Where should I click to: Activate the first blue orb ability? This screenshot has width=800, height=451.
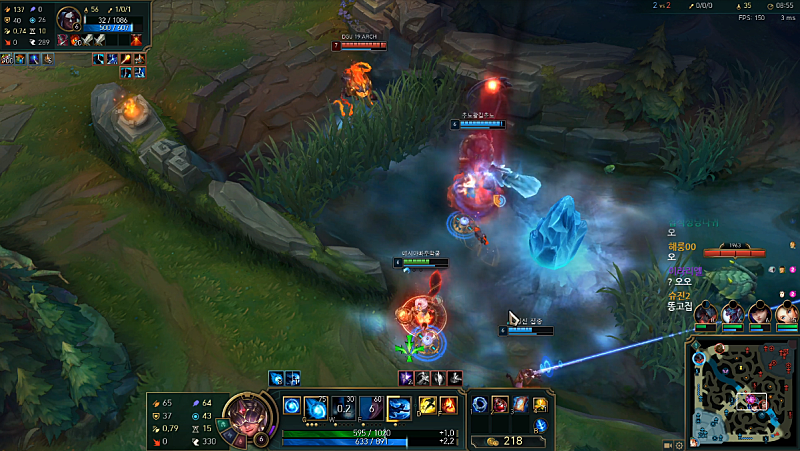292,406
